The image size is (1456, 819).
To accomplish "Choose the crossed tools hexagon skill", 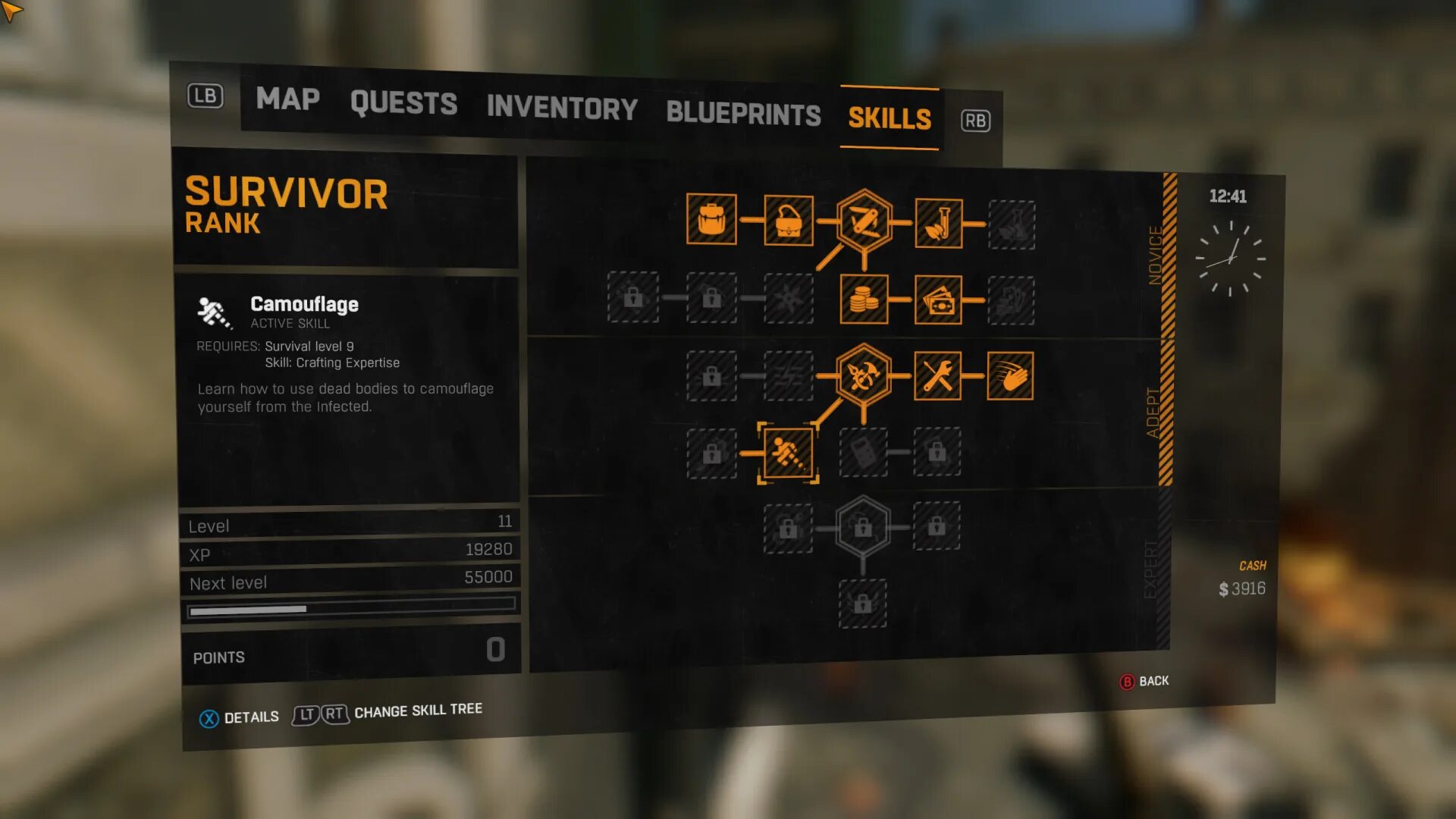I will coord(863,375).
